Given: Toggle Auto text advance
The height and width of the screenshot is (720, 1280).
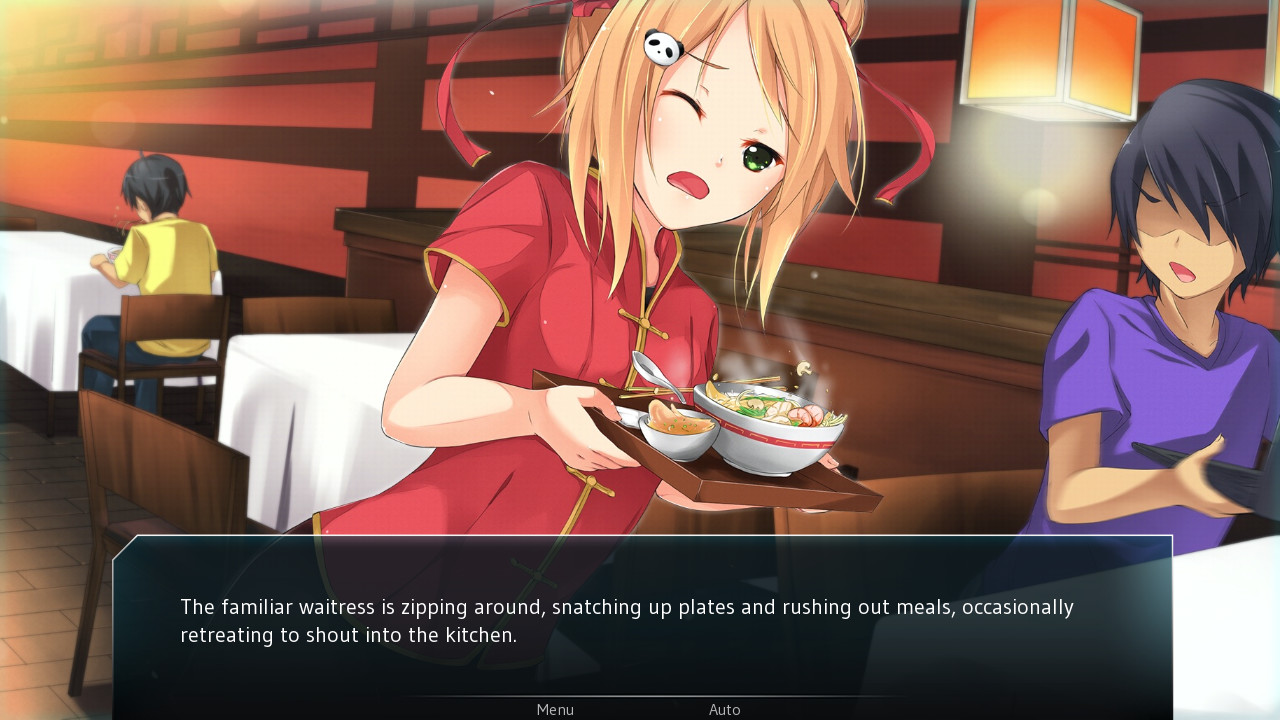Looking at the screenshot, I should [x=725, y=710].
